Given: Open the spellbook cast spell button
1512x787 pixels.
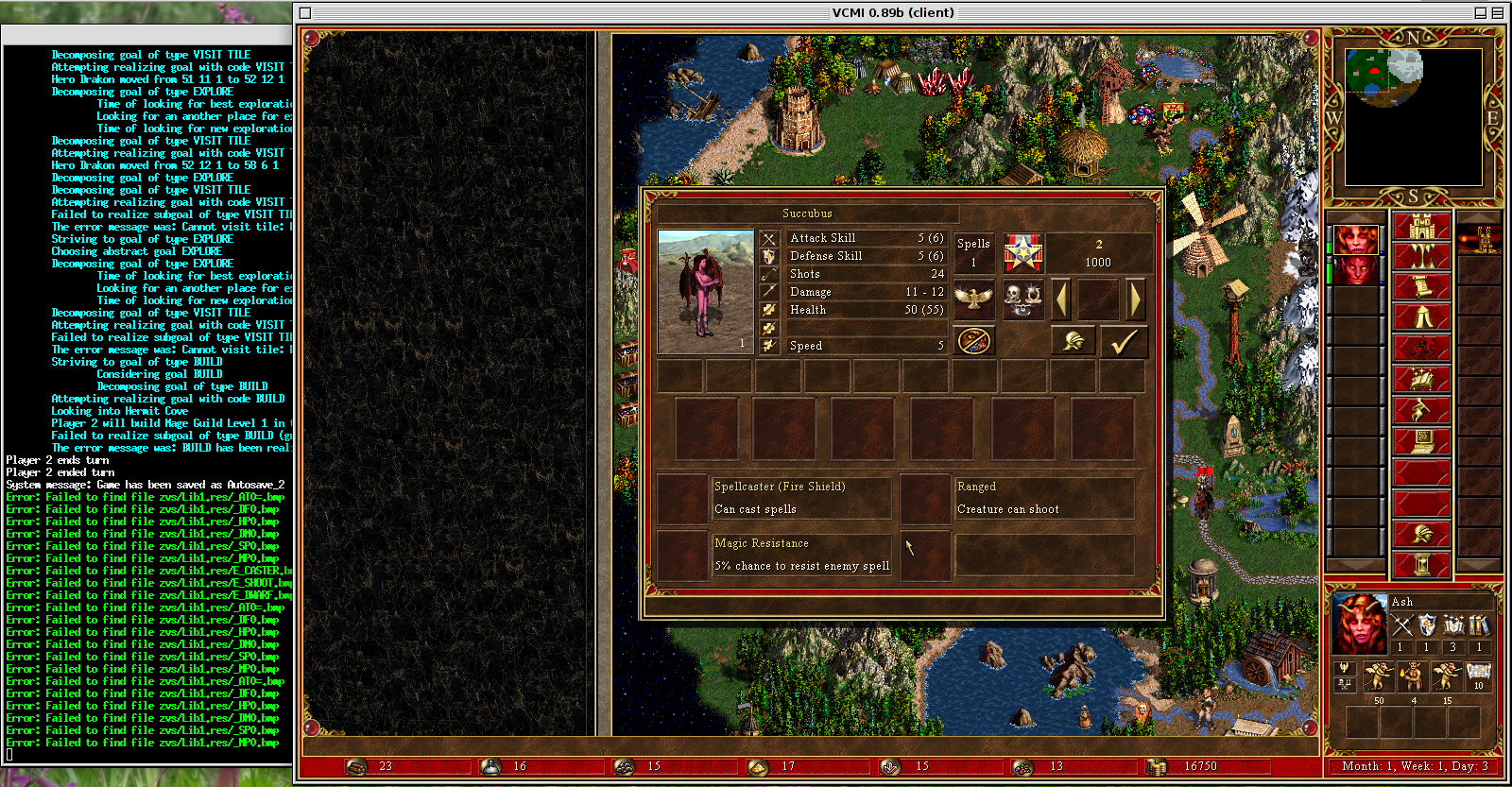Looking at the screenshot, I should pos(1421,380).
